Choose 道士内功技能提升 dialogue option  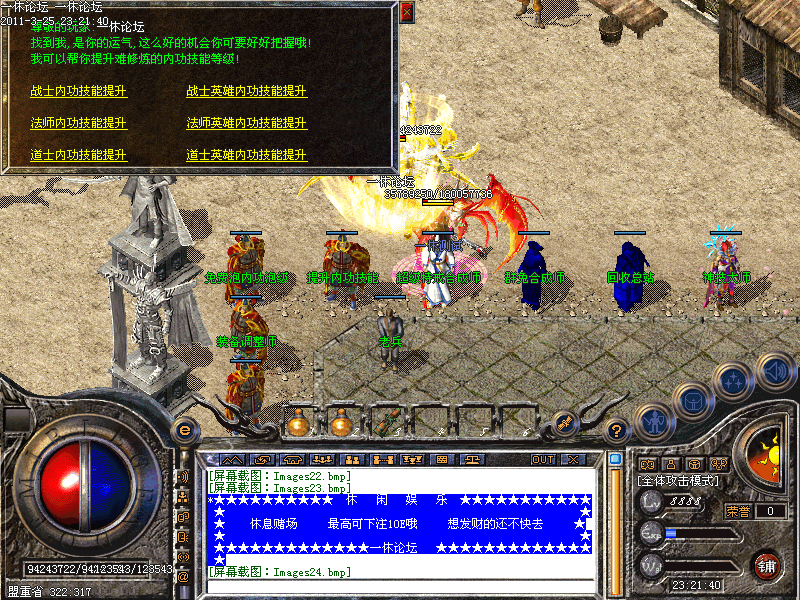(79, 155)
